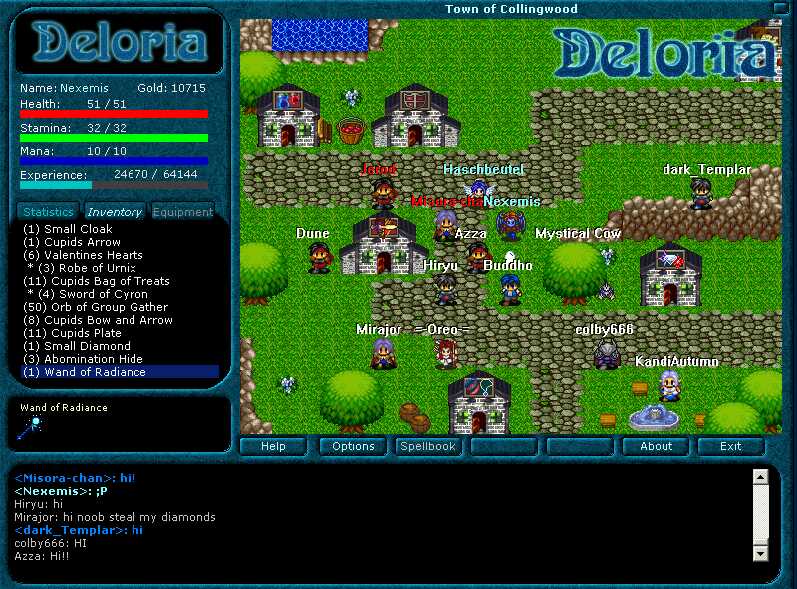Exit the game using the Exit button
The image size is (797, 589).
(730, 446)
